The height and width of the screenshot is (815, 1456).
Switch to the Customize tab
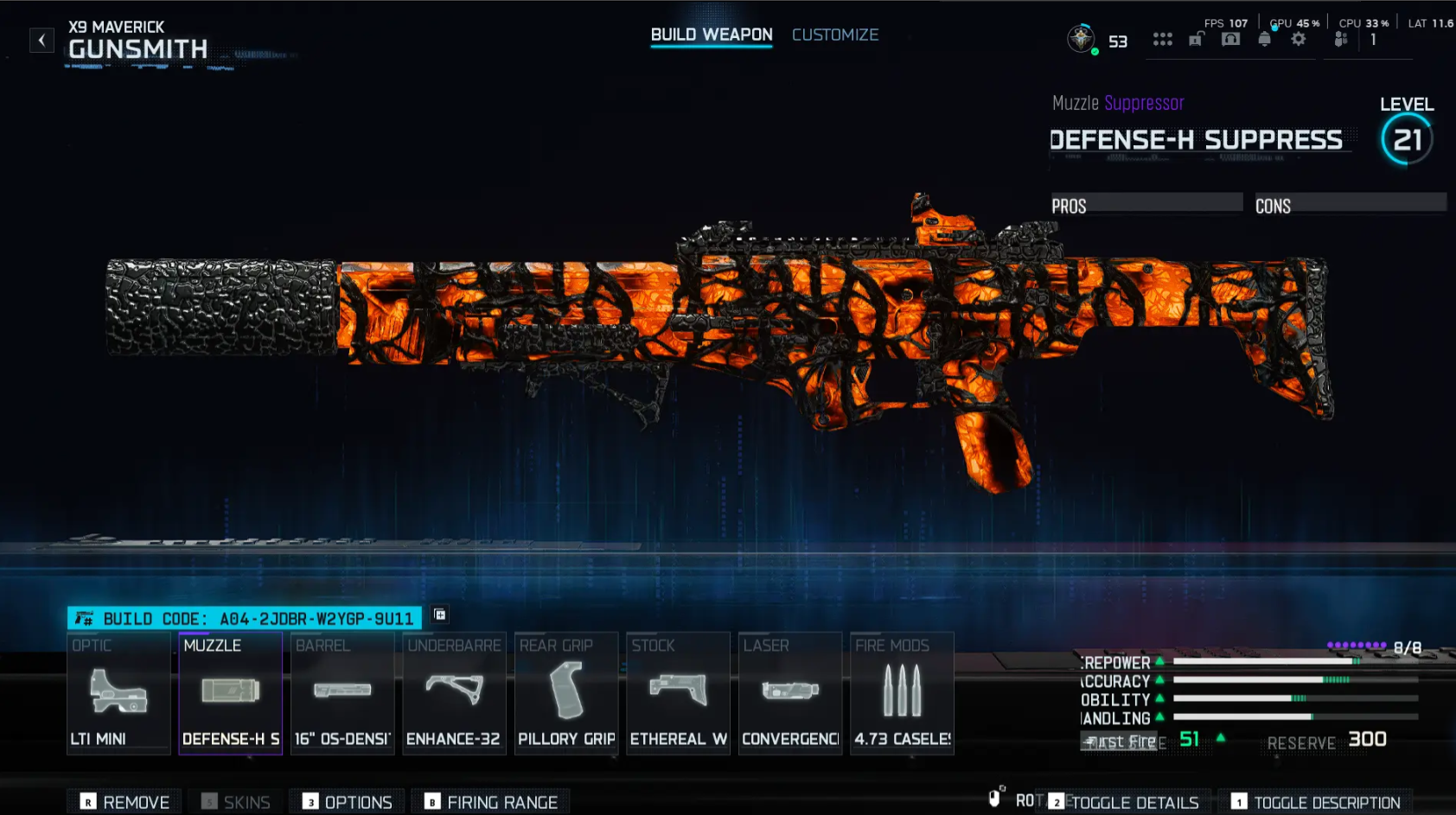[834, 35]
